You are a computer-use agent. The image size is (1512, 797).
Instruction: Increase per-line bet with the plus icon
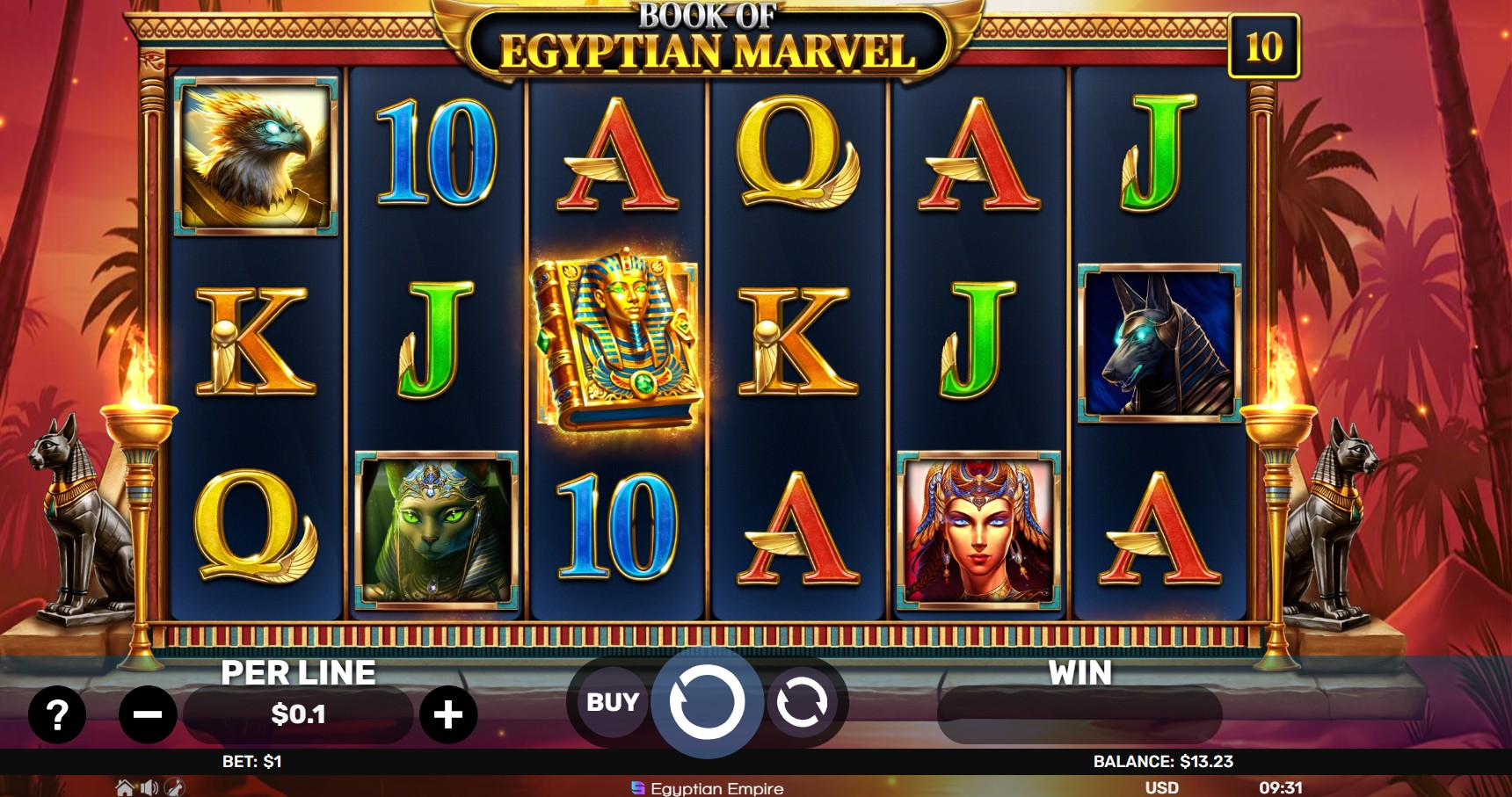click(x=449, y=714)
